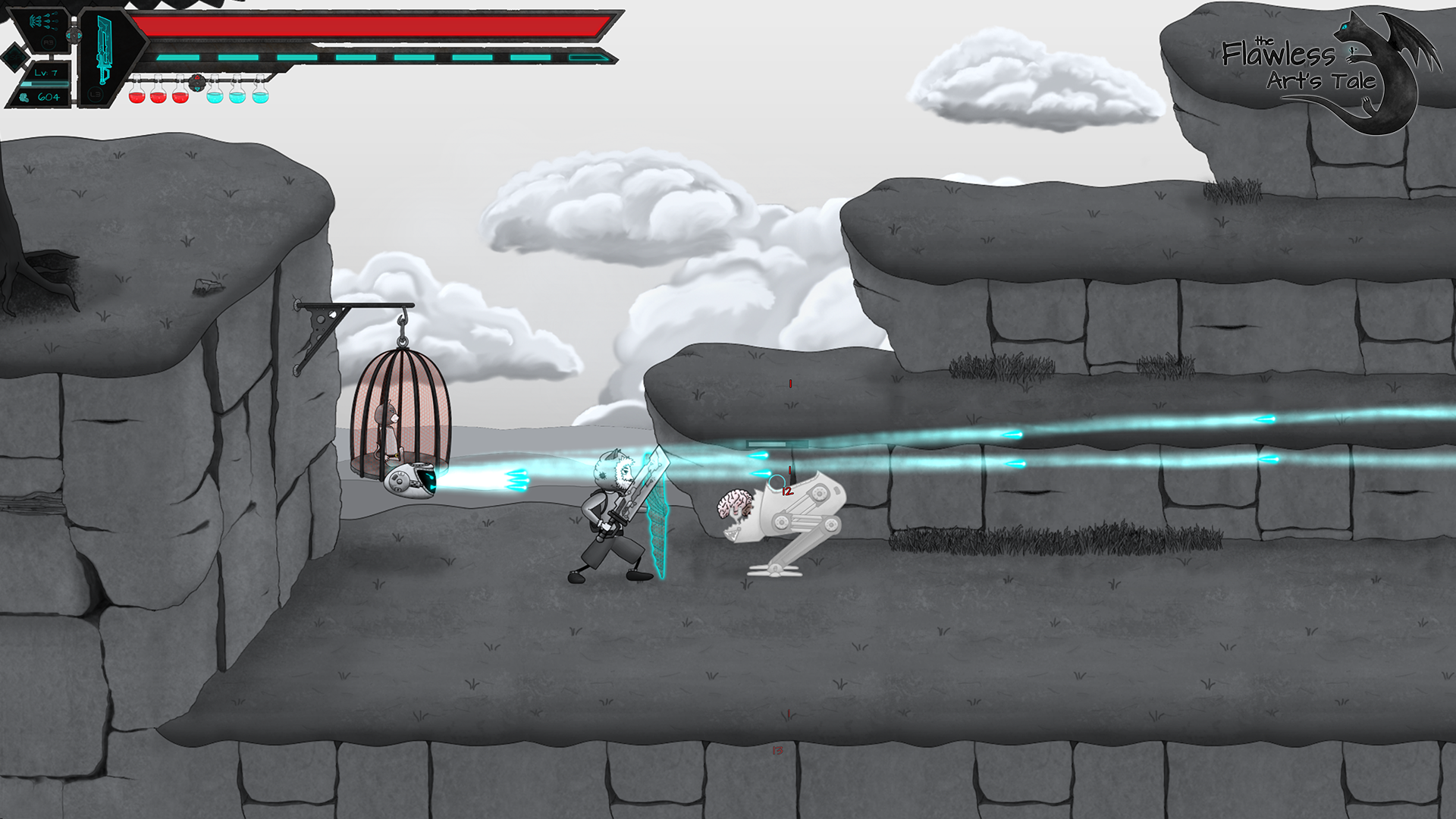
Task: Select the spread-shot ability icon
Action: tap(44, 21)
